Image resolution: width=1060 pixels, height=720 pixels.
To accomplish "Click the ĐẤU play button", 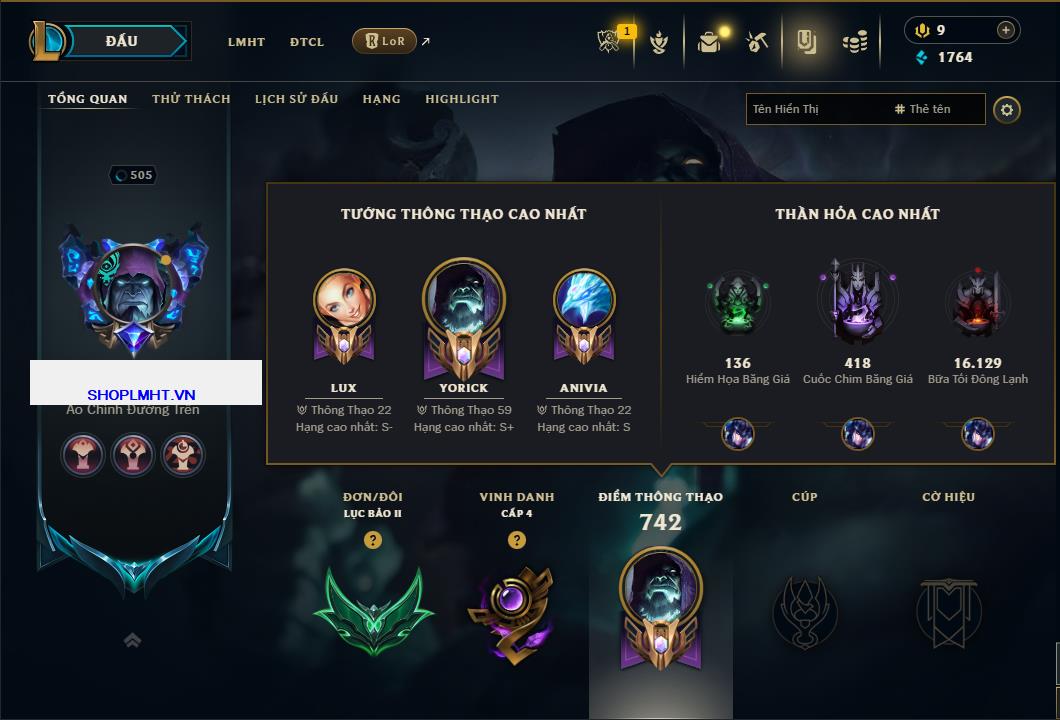I will (x=122, y=41).
